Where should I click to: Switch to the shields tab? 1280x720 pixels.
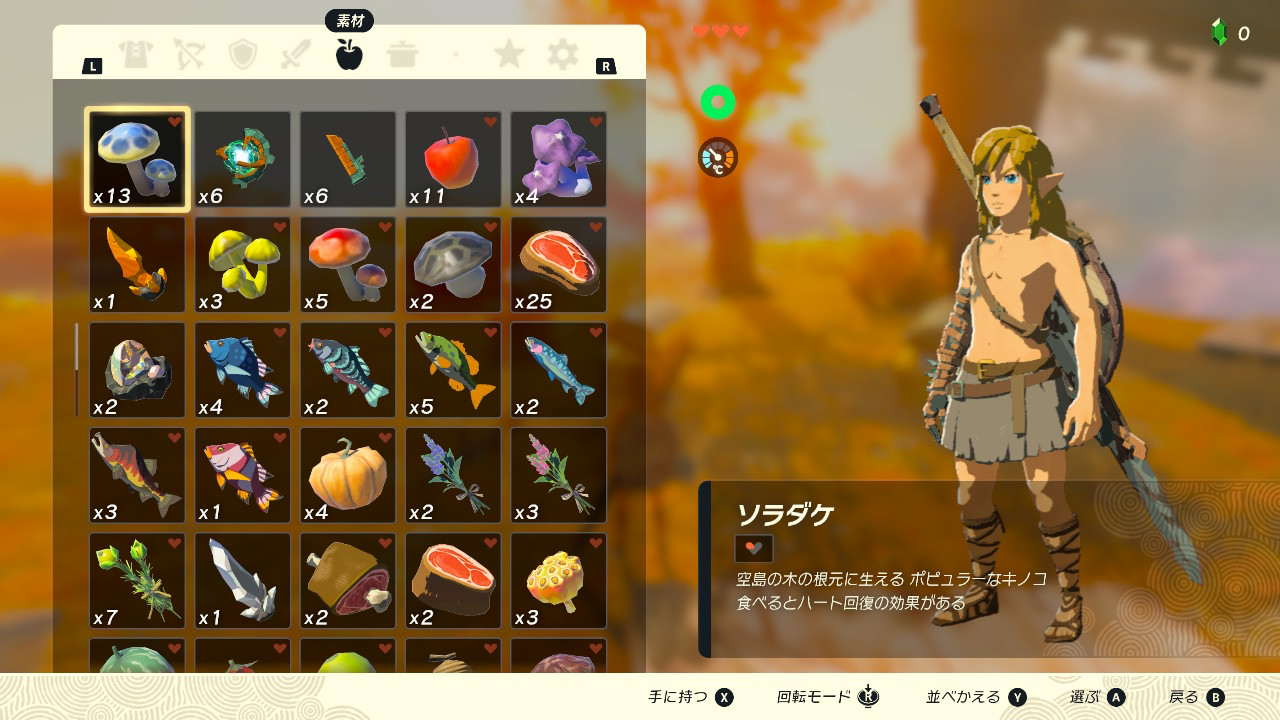243,54
